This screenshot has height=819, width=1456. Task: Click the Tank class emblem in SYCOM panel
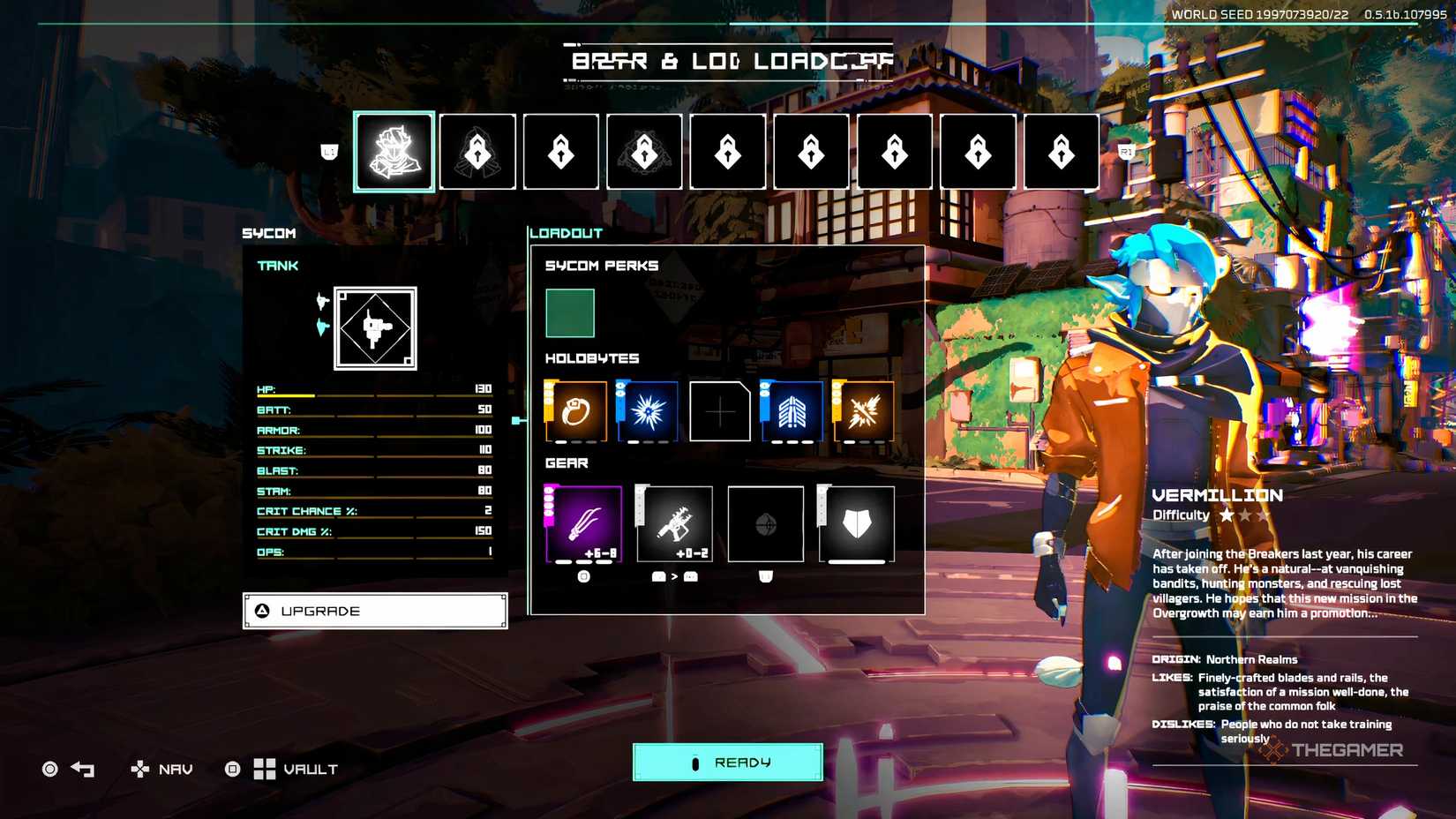tap(374, 328)
